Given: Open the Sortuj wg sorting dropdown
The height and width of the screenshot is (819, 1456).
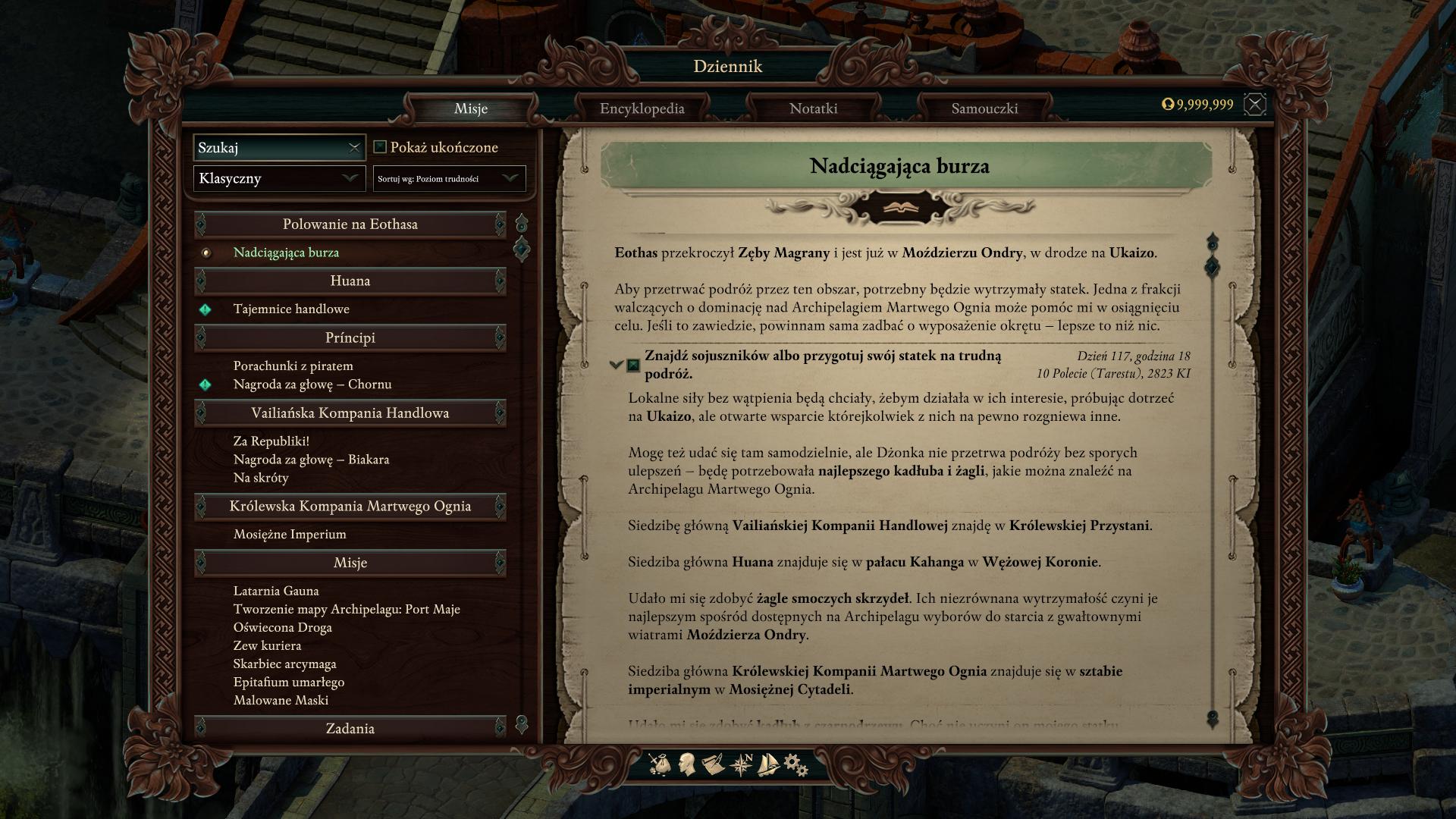Looking at the screenshot, I should pos(449,178).
